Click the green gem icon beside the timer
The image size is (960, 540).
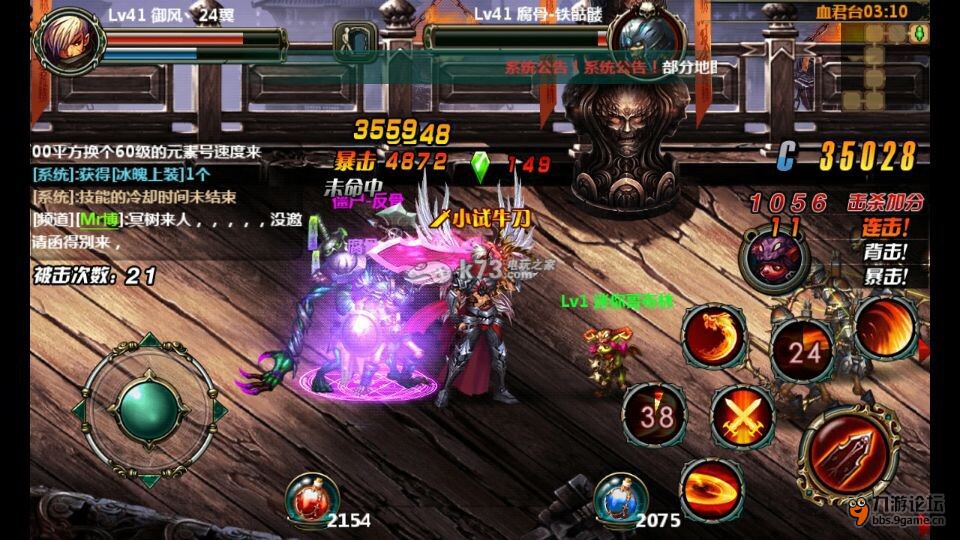point(920,34)
